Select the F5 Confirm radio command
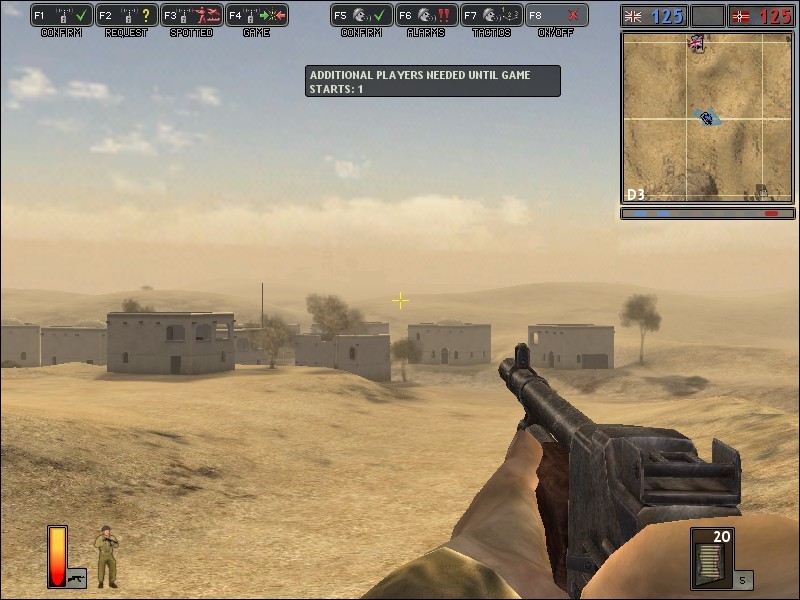The width and height of the screenshot is (800, 600). click(x=361, y=16)
